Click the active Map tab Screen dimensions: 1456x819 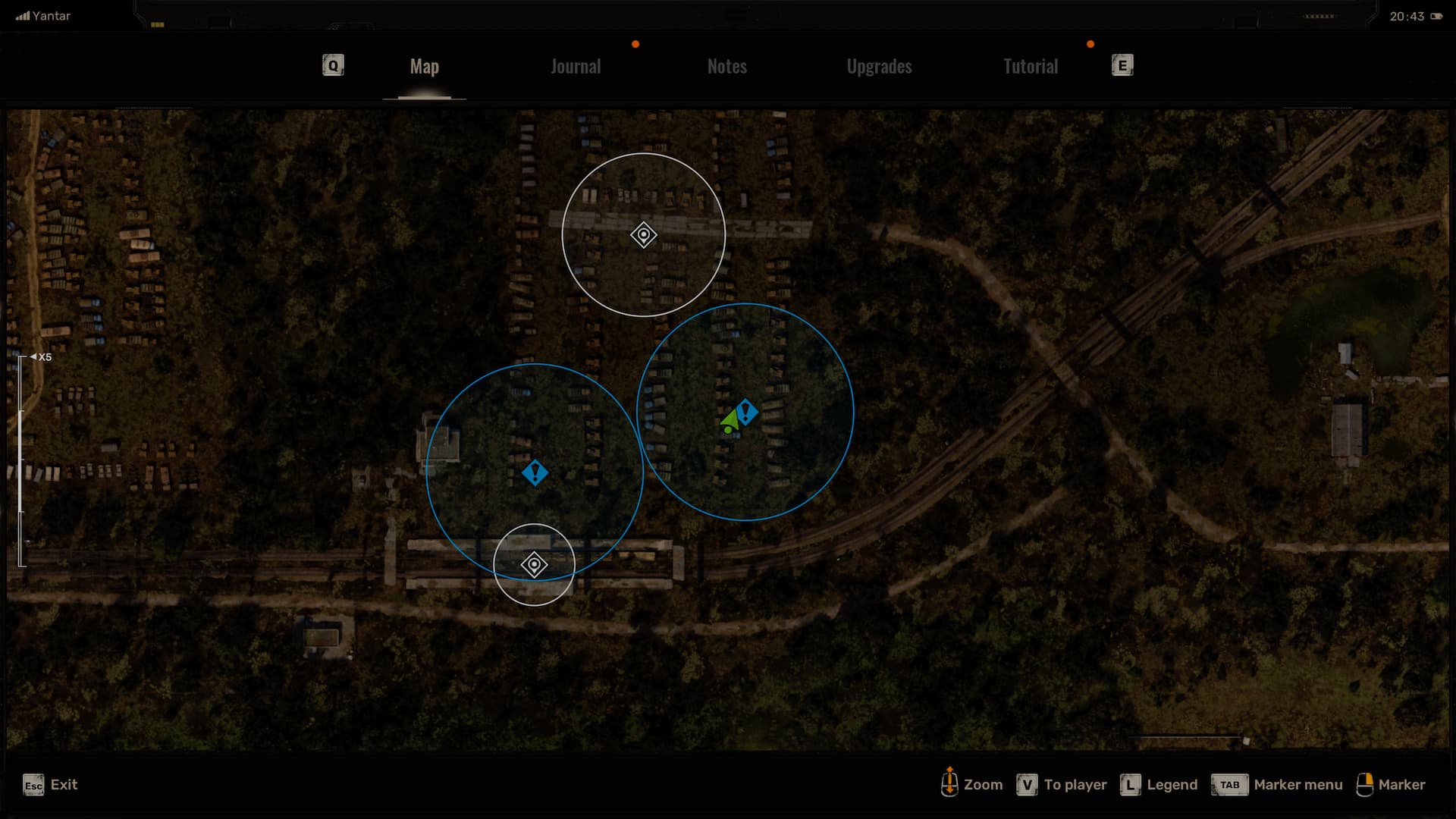(424, 67)
